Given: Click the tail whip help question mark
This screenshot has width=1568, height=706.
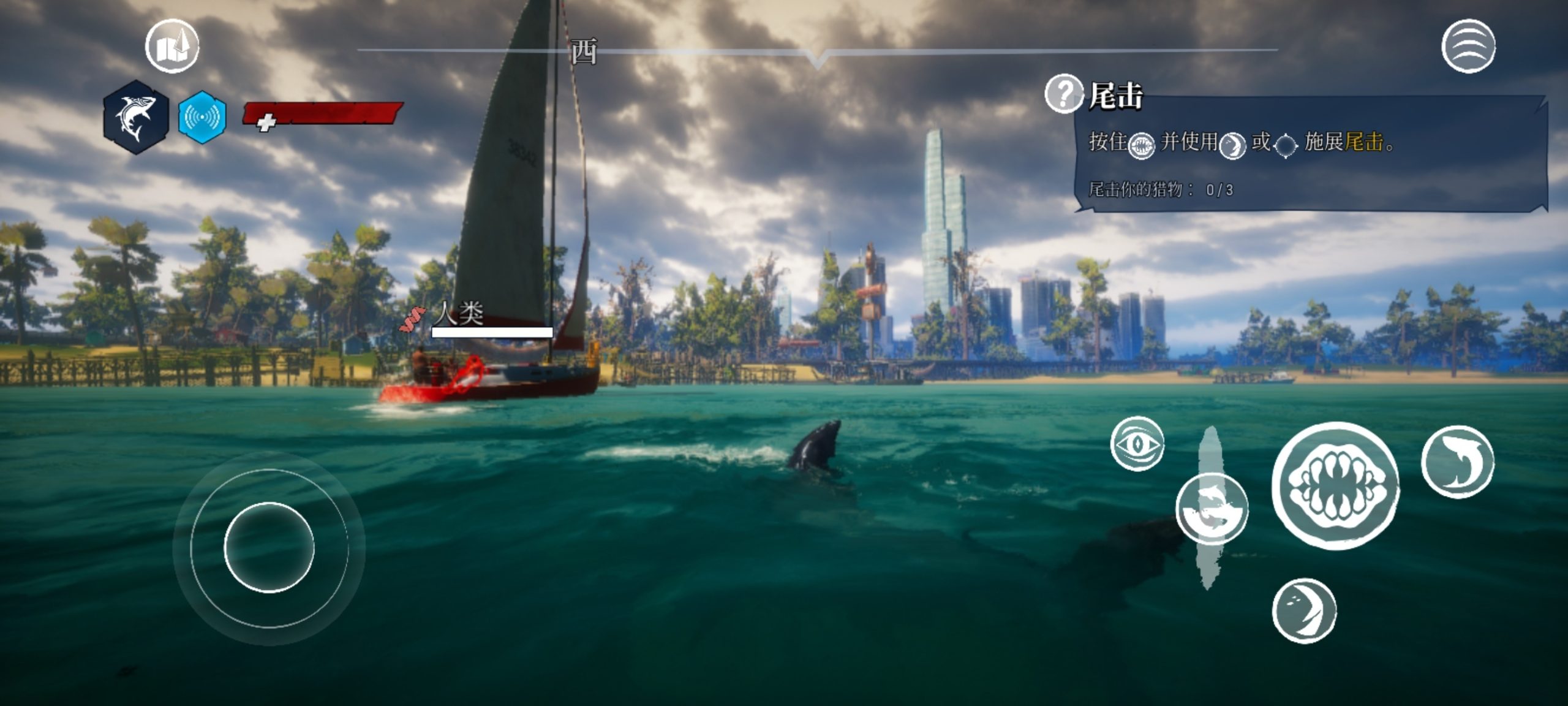Looking at the screenshot, I should (1063, 94).
